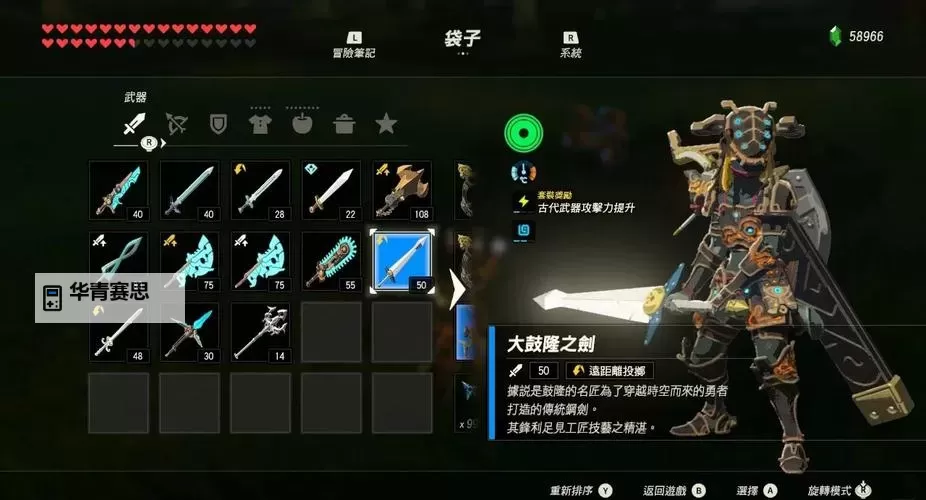This screenshot has width=926, height=500.
Task: Open the 系統 system menu page
Action: click(570, 46)
